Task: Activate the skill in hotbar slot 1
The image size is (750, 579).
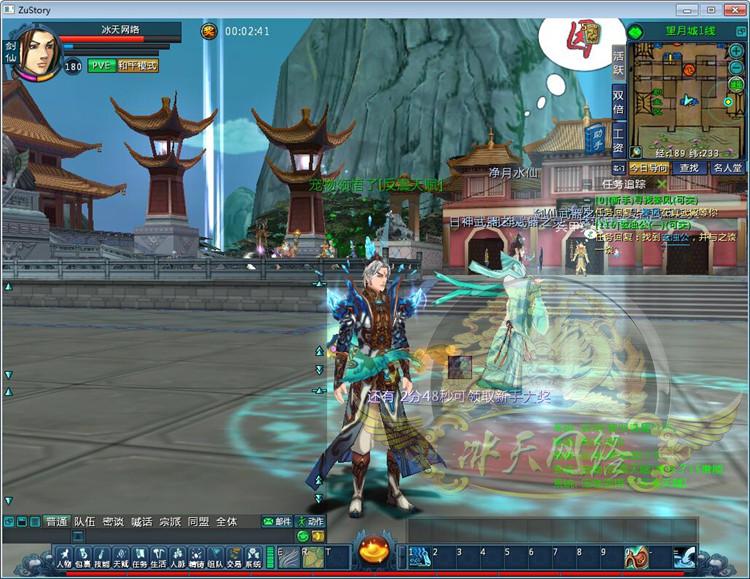Action: pyautogui.click(x=418, y=557)
